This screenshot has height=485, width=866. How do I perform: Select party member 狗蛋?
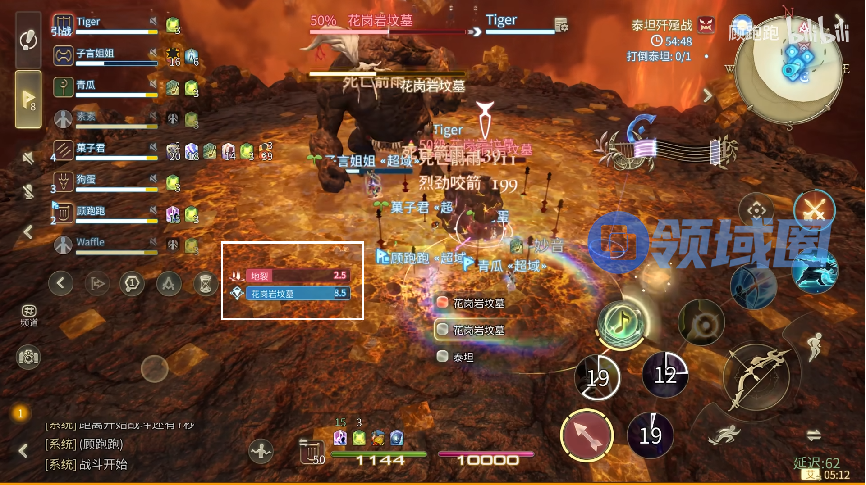point(100,181)
